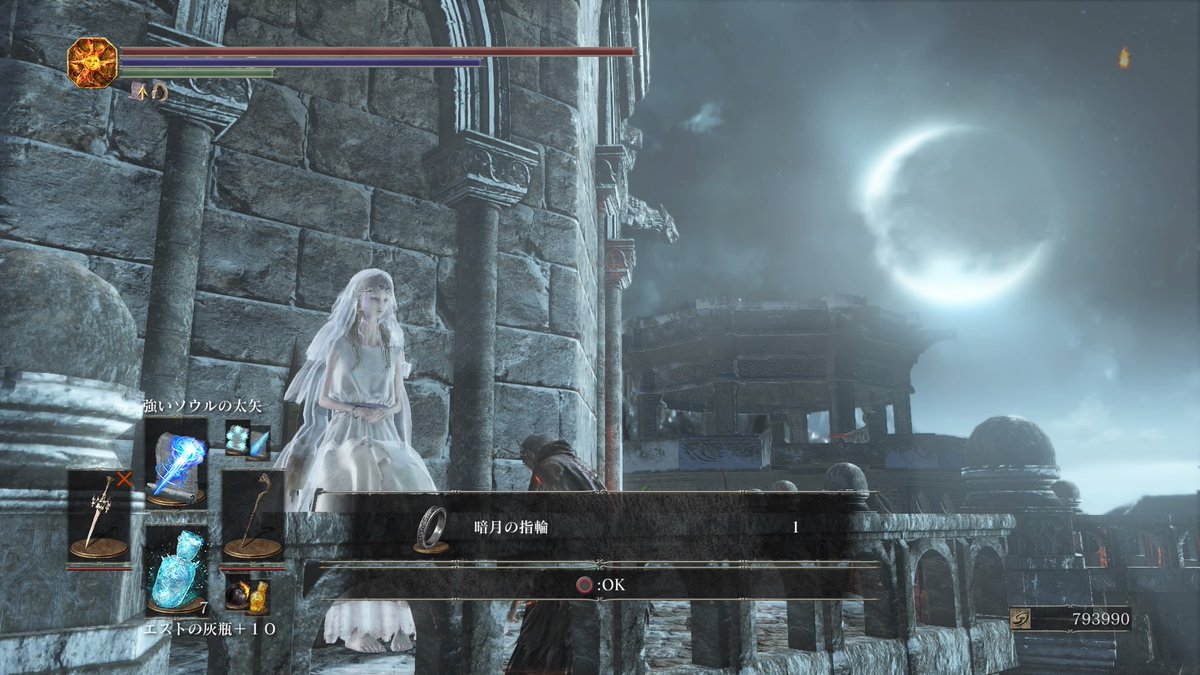Viewport: 1200px width, 675px height.
Task: Select the wooden staff weapon slot
Action: point(252,515)
